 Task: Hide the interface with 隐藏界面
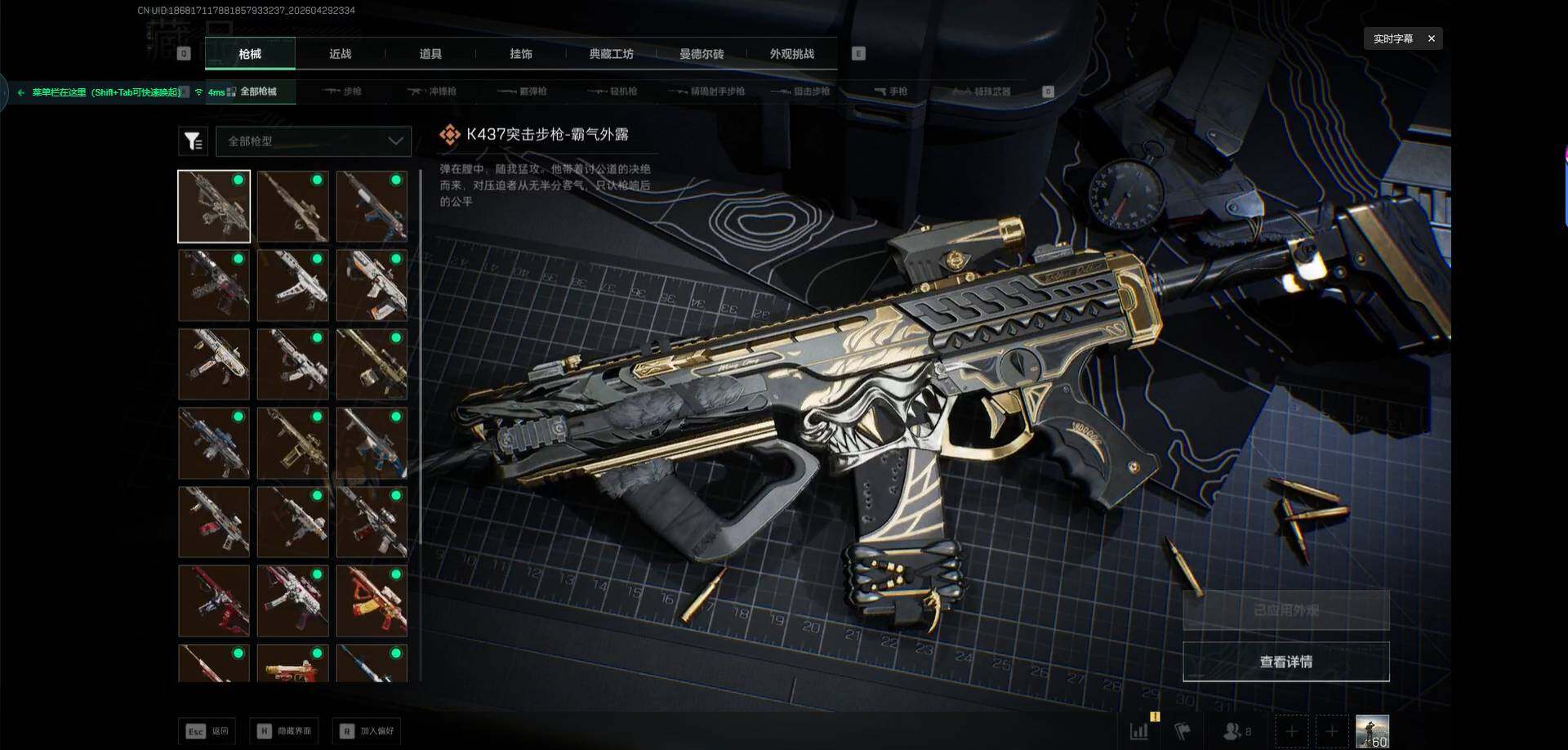[x=284, y=731]
